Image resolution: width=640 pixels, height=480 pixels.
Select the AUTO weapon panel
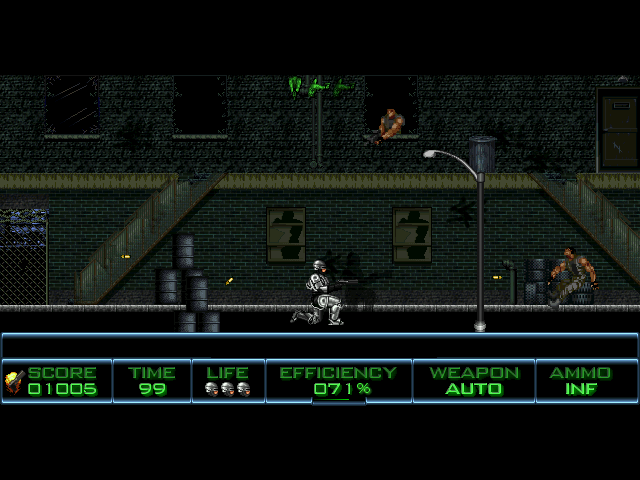474,381
